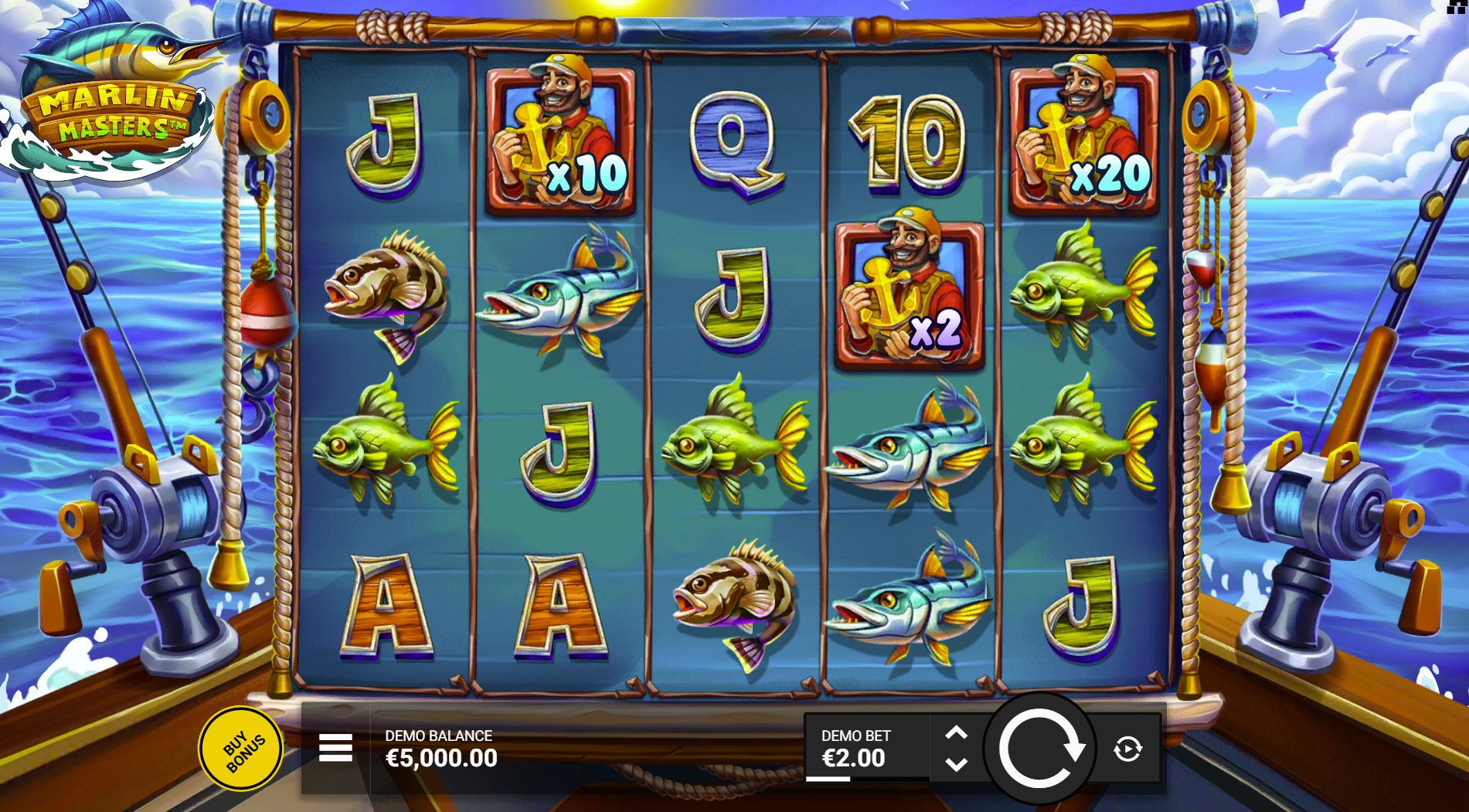
Task: Decrease the demo bet amount
Action: tap(957, 765)
